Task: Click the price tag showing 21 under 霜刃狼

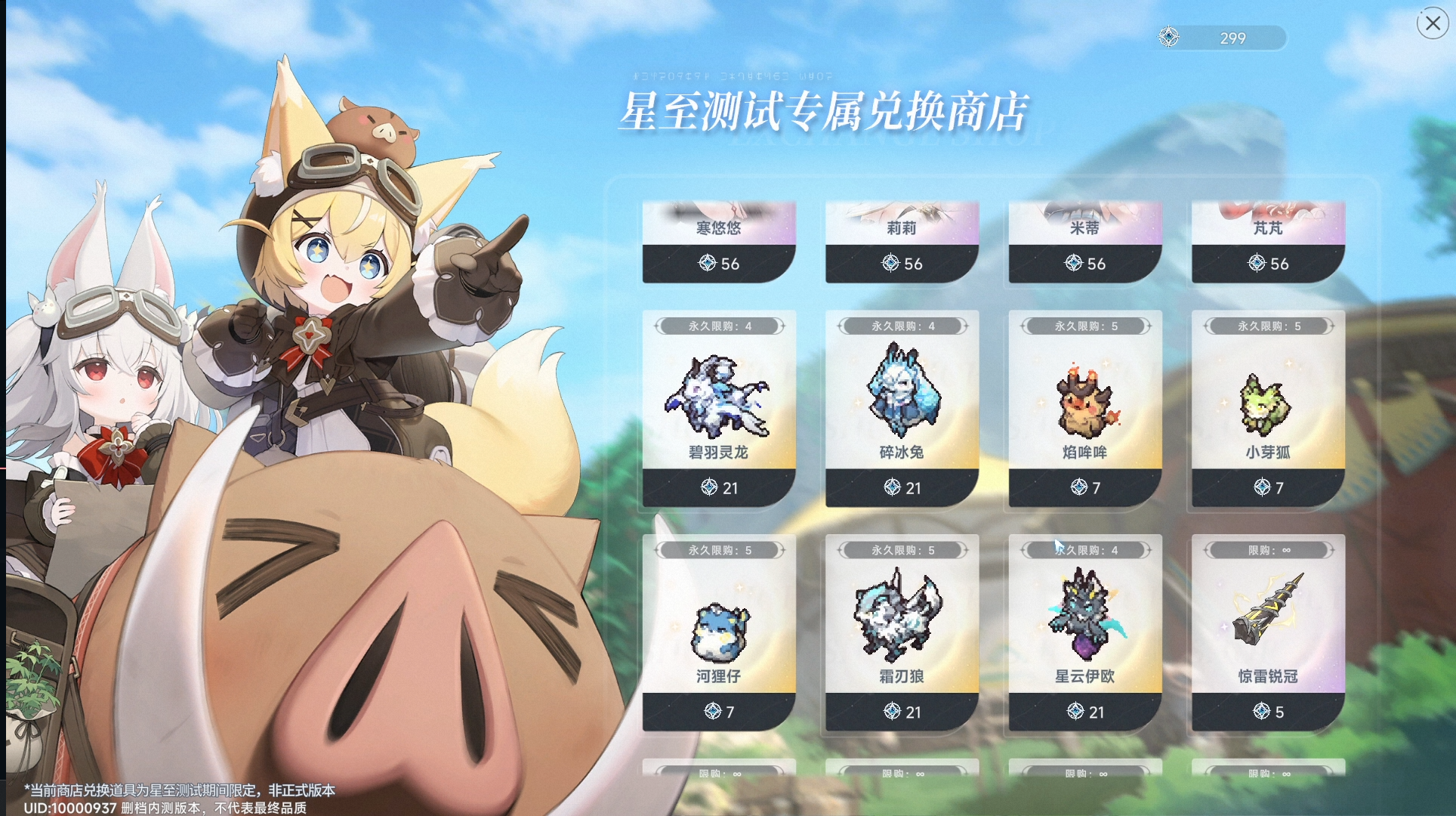Action: point(902,711)
